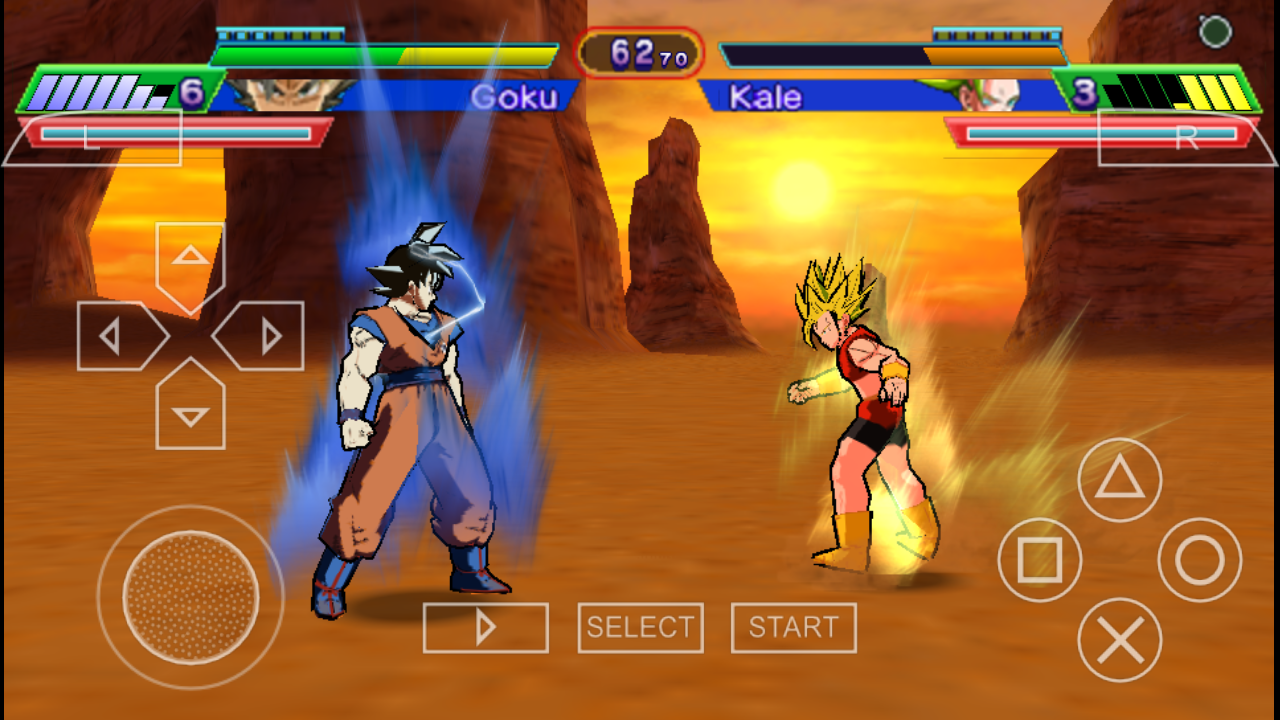Tap the triangle touch button
Viewport: 1280px width, 720px height.
1120,480
